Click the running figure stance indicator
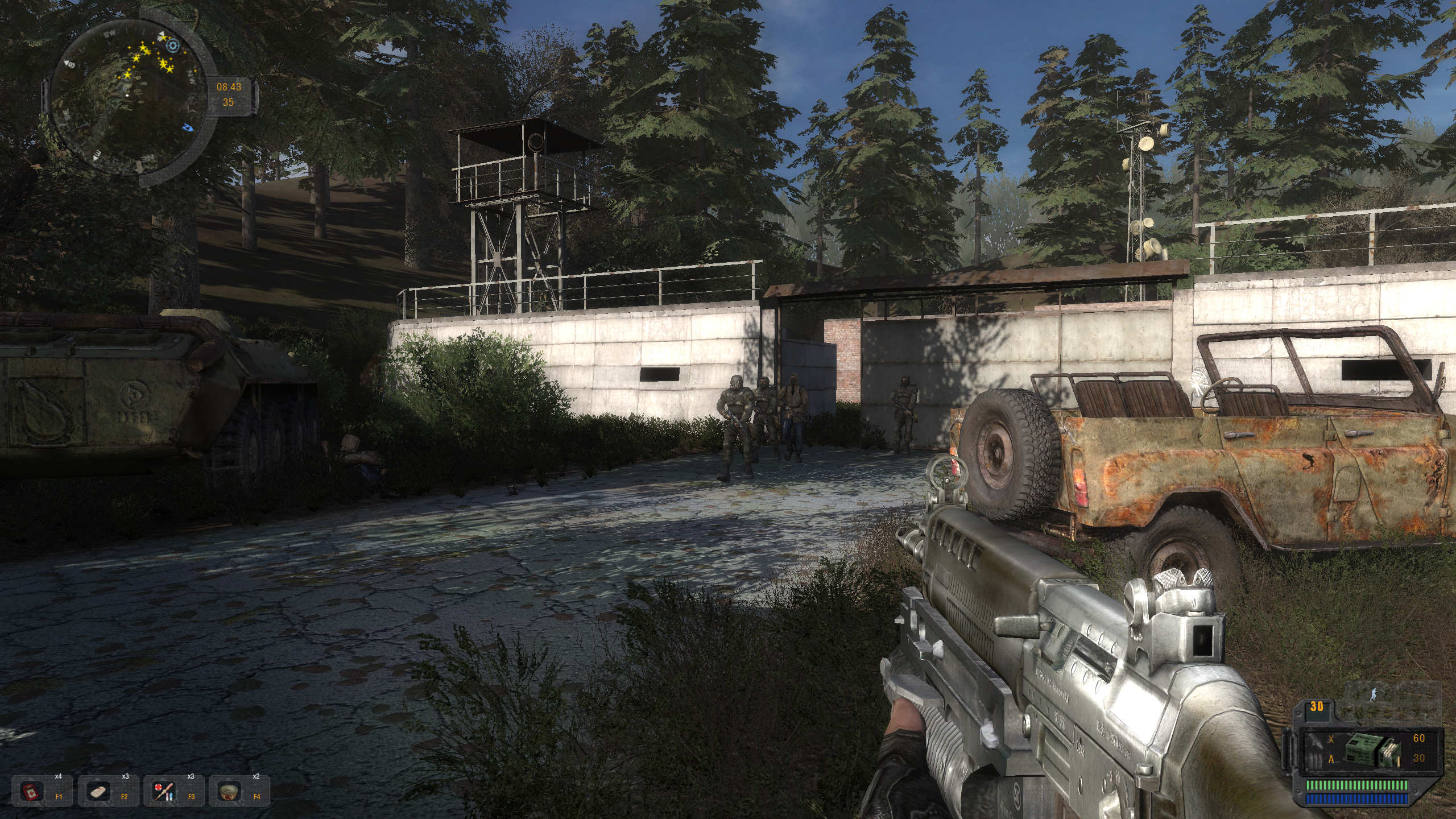The height and width of the screenshot is (819, 1456). [x=1374, y=694]
